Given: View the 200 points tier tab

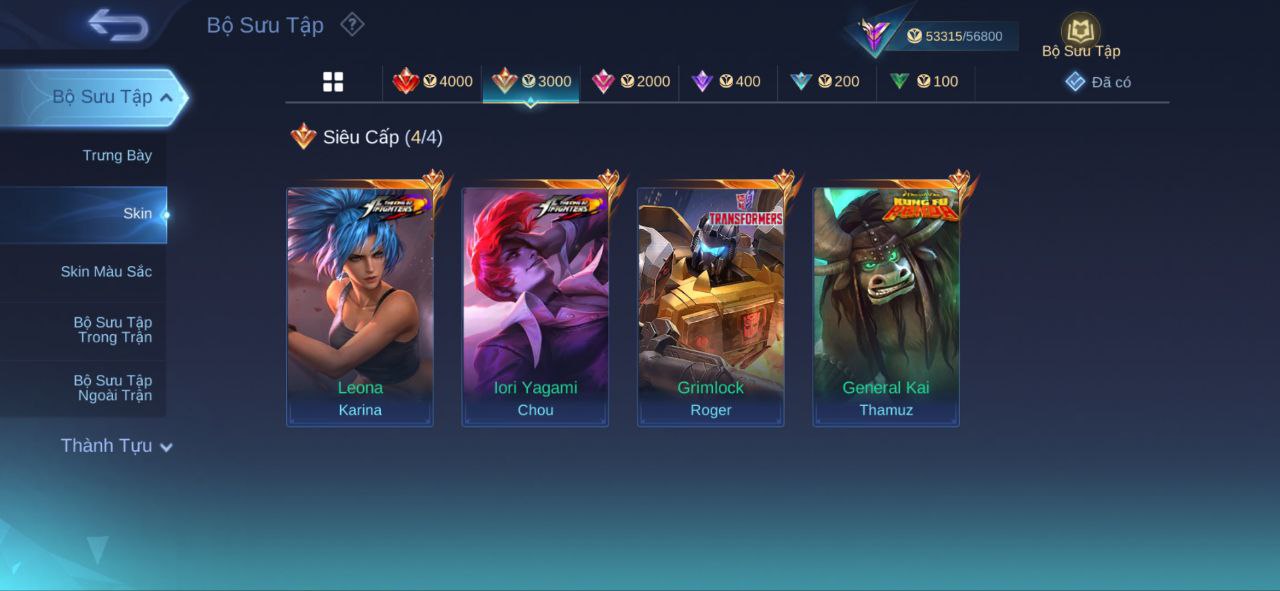Looking at the screenshot, I should pyautogui.click(x=826, y=82).
